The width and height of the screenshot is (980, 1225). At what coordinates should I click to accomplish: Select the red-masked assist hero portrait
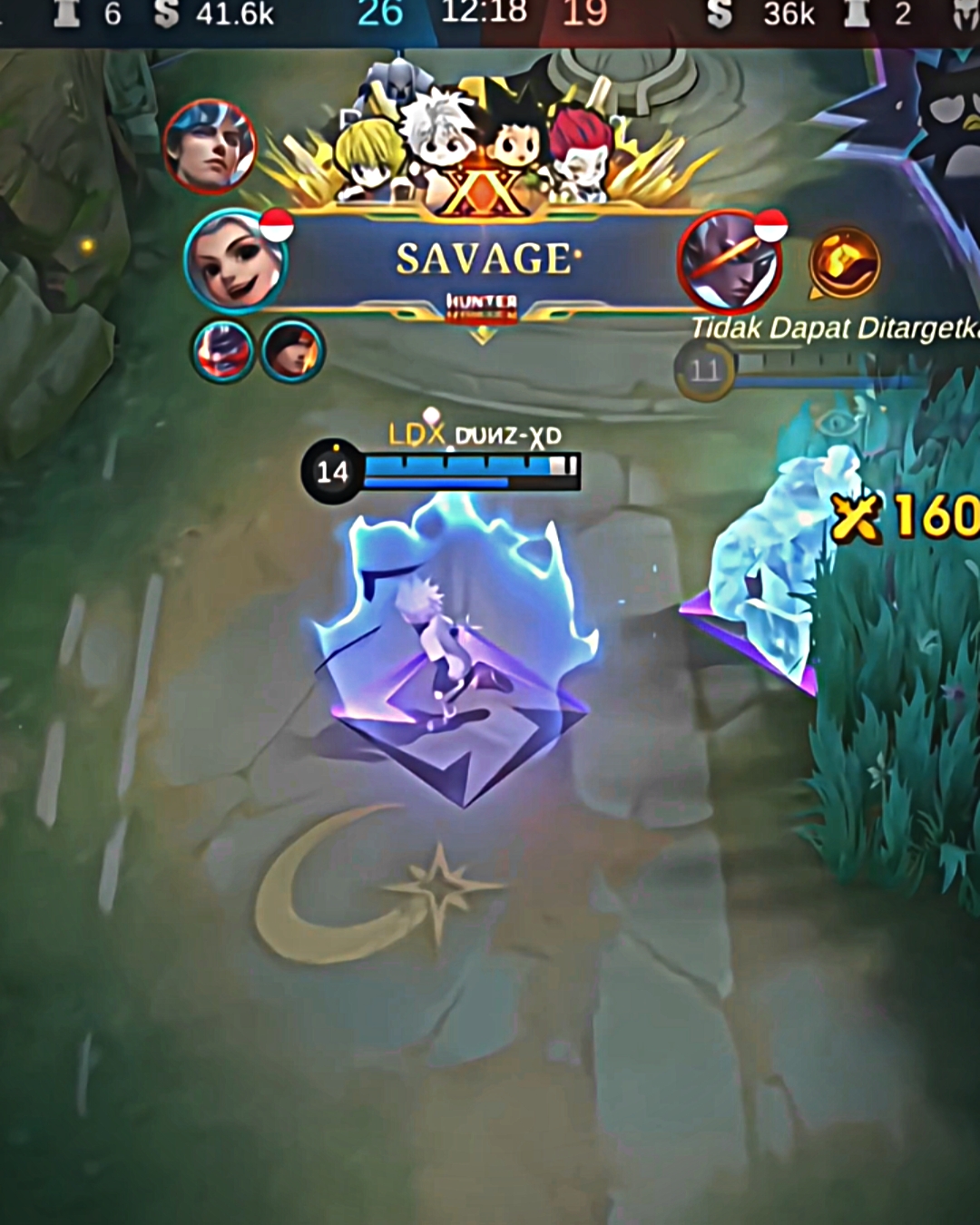[222, 351]
